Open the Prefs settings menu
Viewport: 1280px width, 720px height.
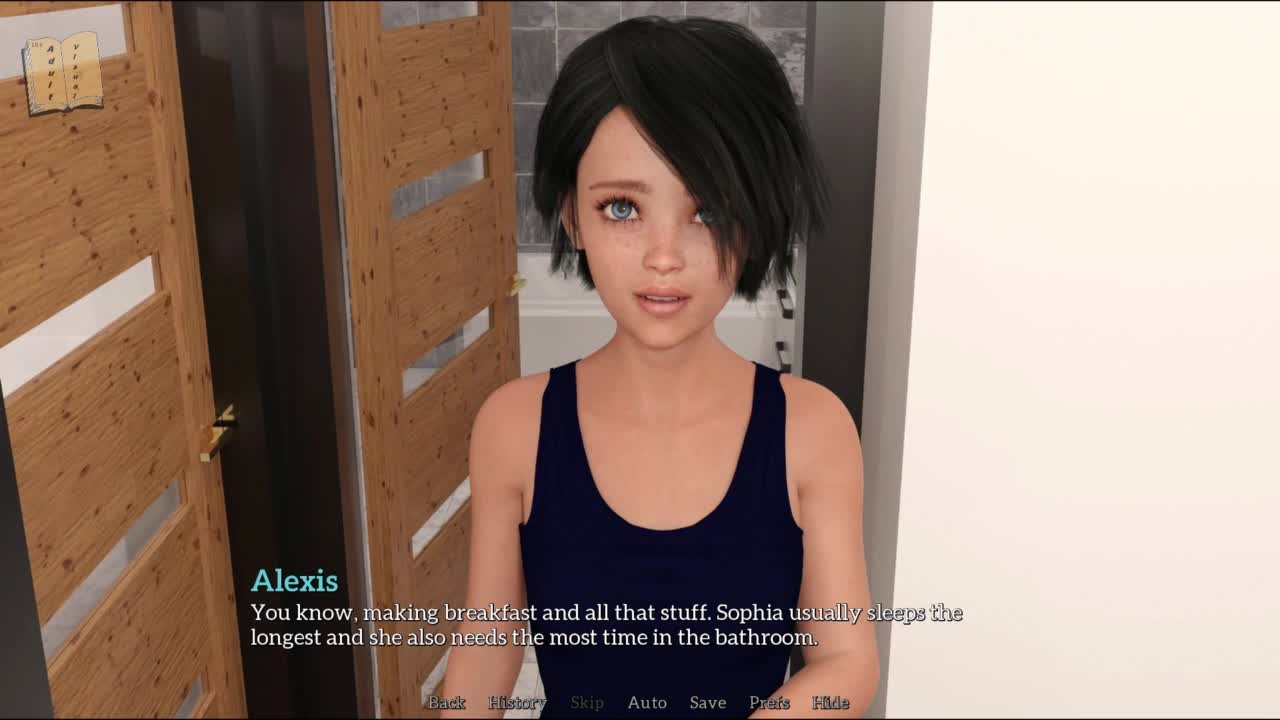(769, 703)
